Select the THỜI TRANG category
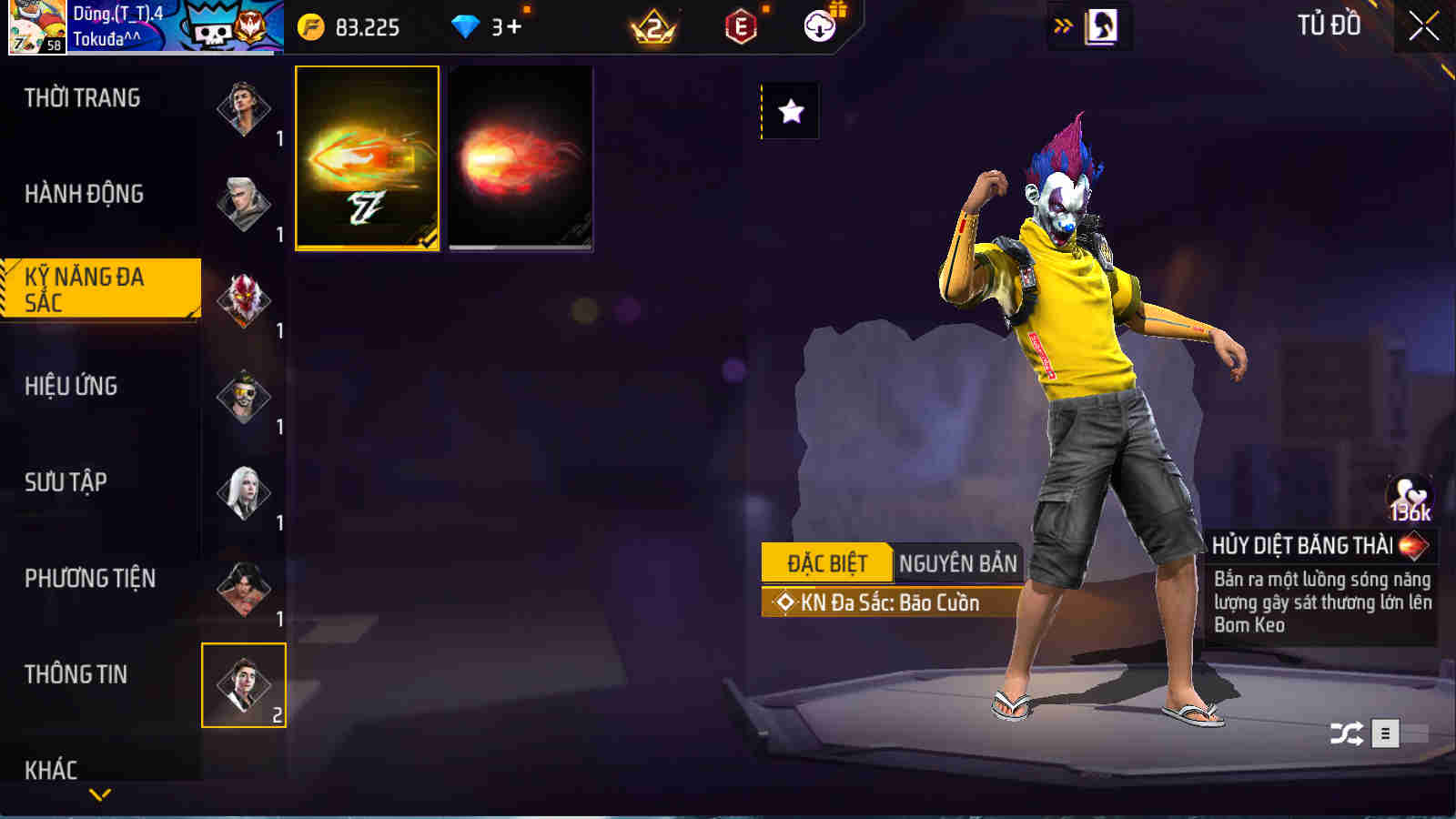Image resolution: width=1456 pixels, height=819 pixels. coord(82,97)
